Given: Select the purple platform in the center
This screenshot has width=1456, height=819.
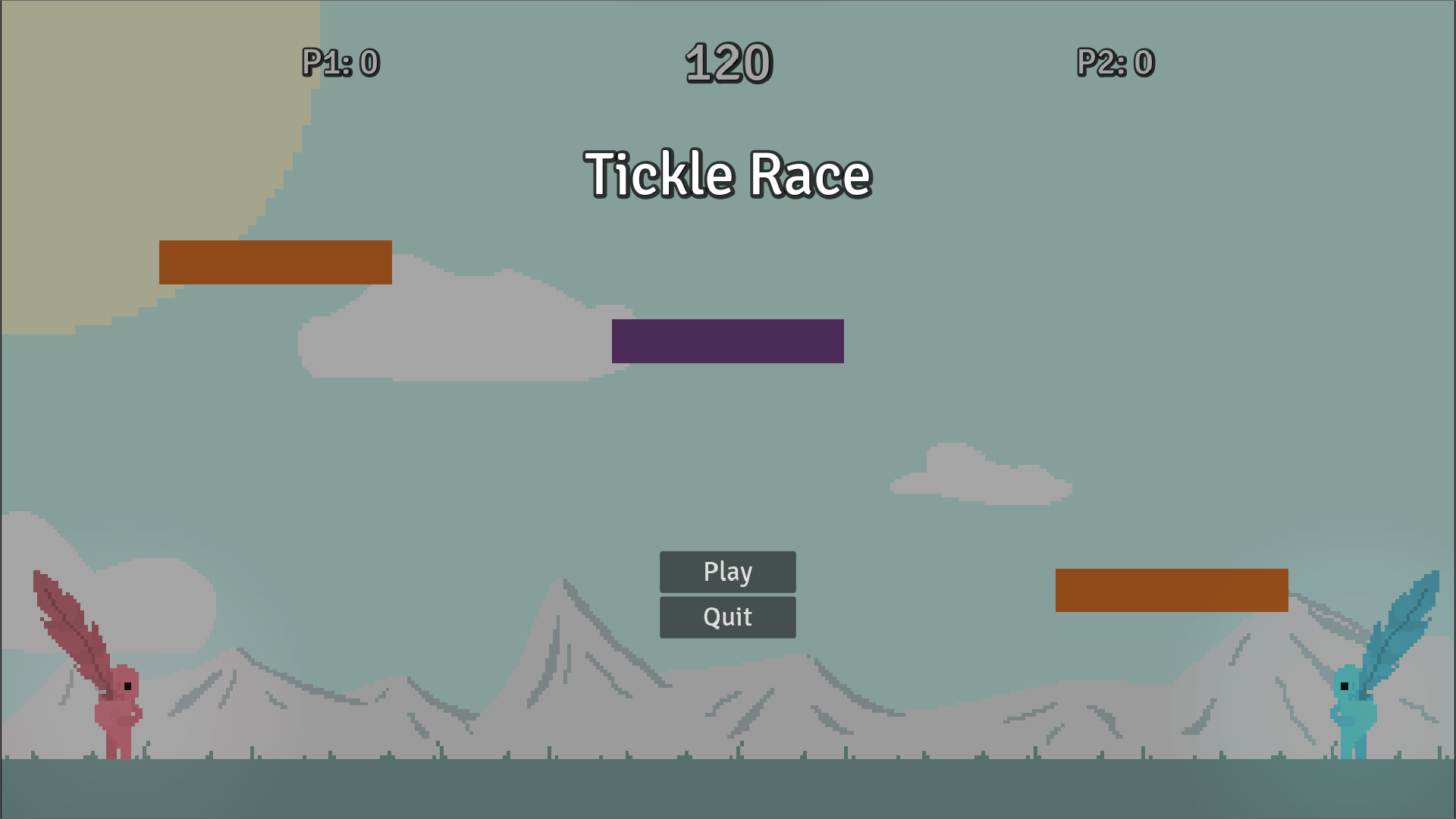Looking at the screenshot, I should (x=727, y=340).
